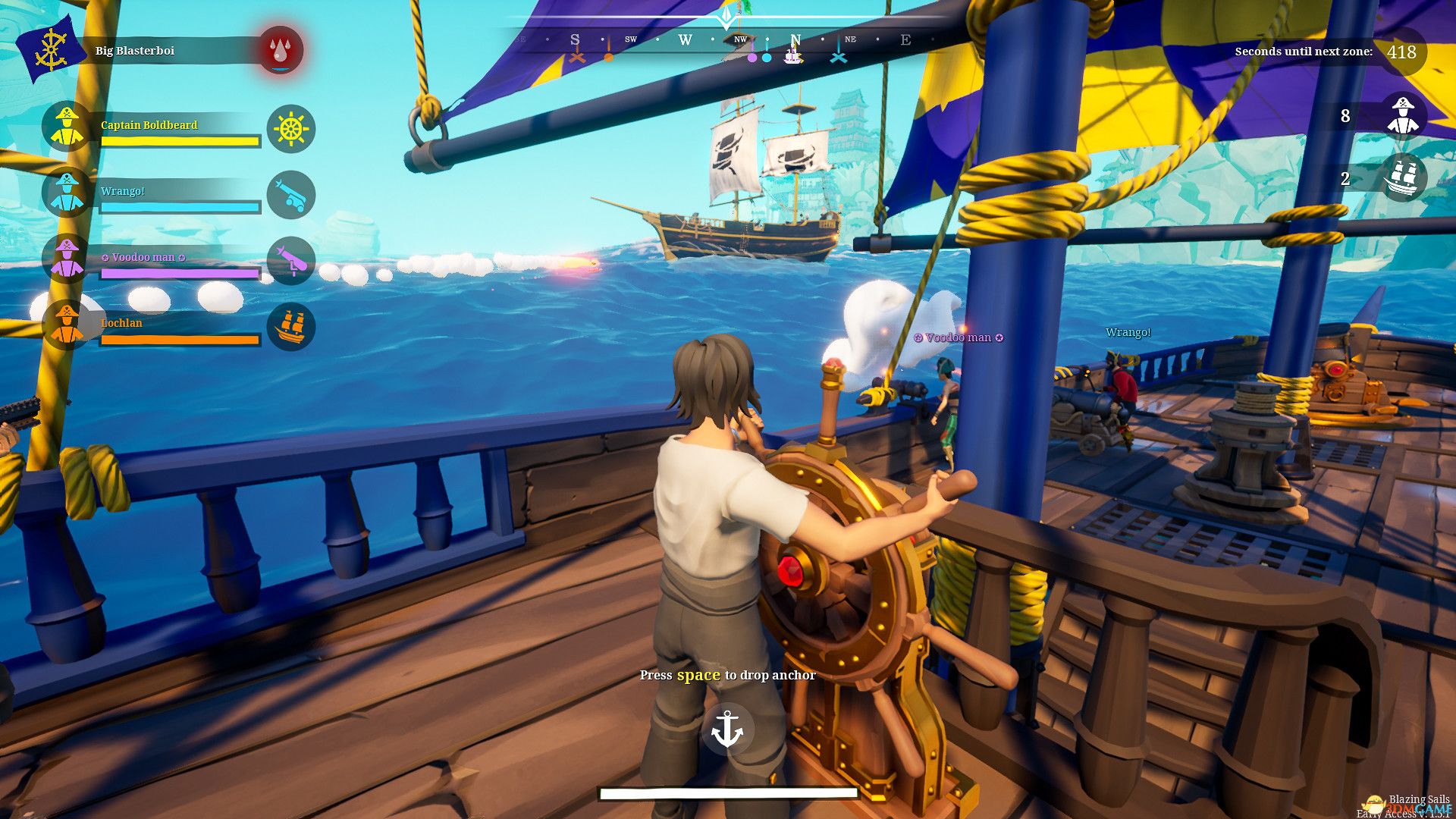Select the red blood drop status icon
Viewport: 1456px width, 819px height.
pyautogui.click(x=281, y=51)
